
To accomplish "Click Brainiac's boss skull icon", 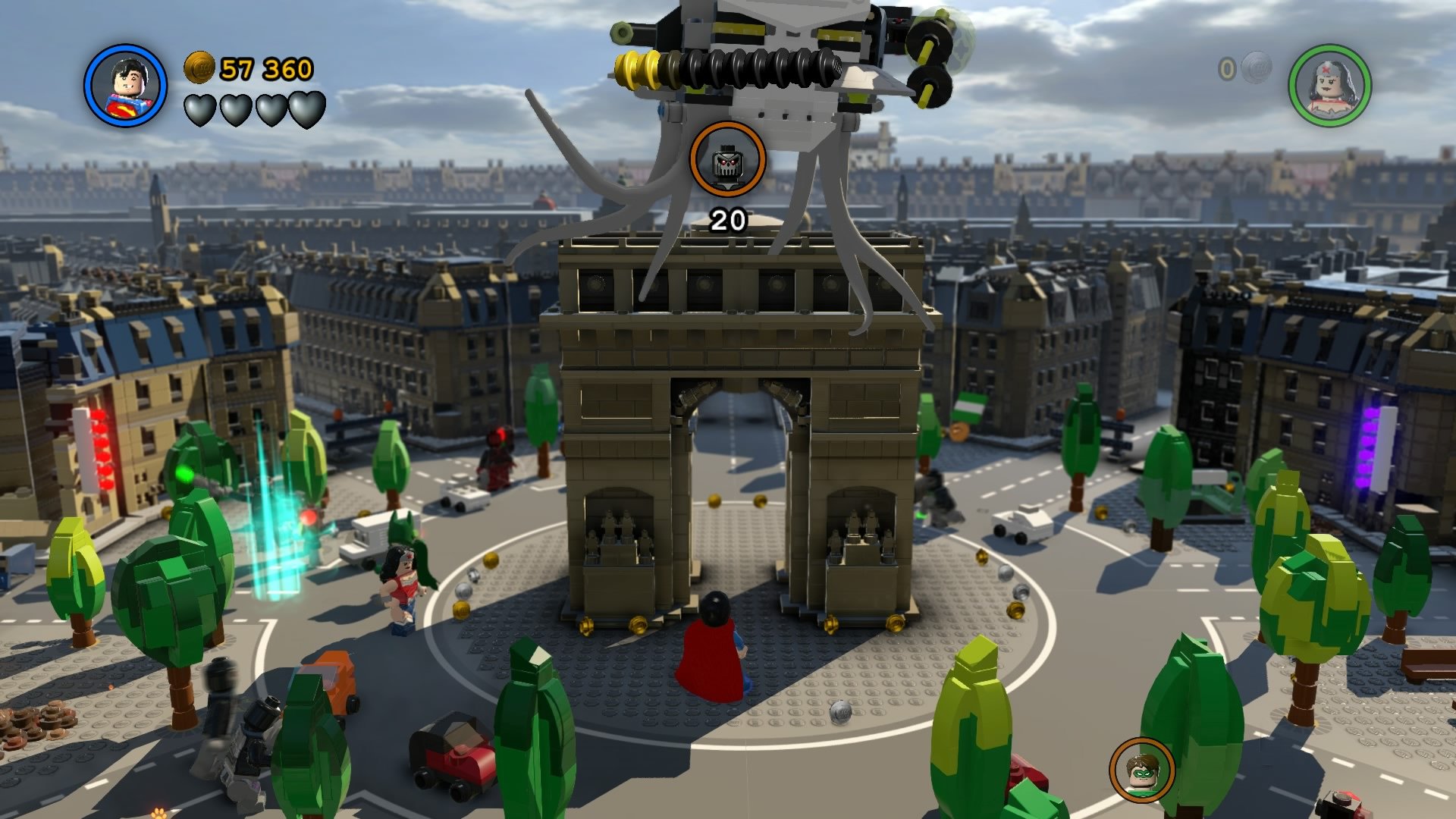I will [726, 160].
